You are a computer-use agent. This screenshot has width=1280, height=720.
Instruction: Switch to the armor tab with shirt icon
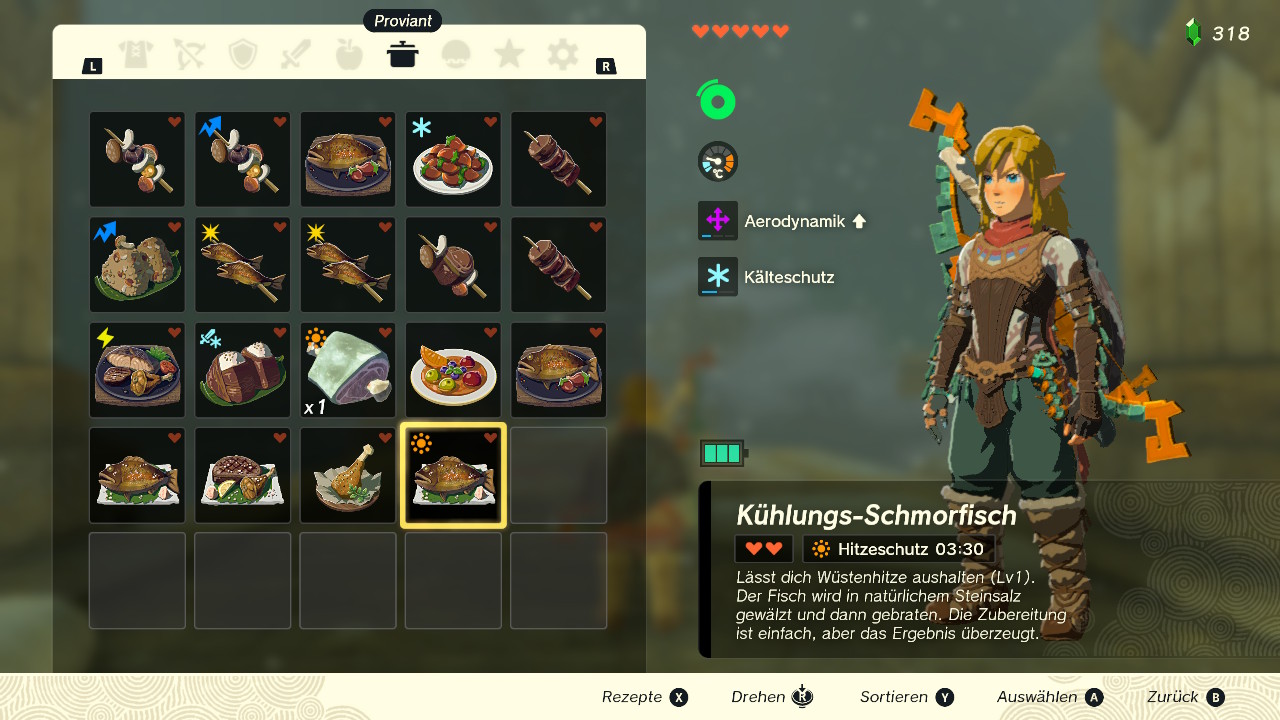[136, 54]
